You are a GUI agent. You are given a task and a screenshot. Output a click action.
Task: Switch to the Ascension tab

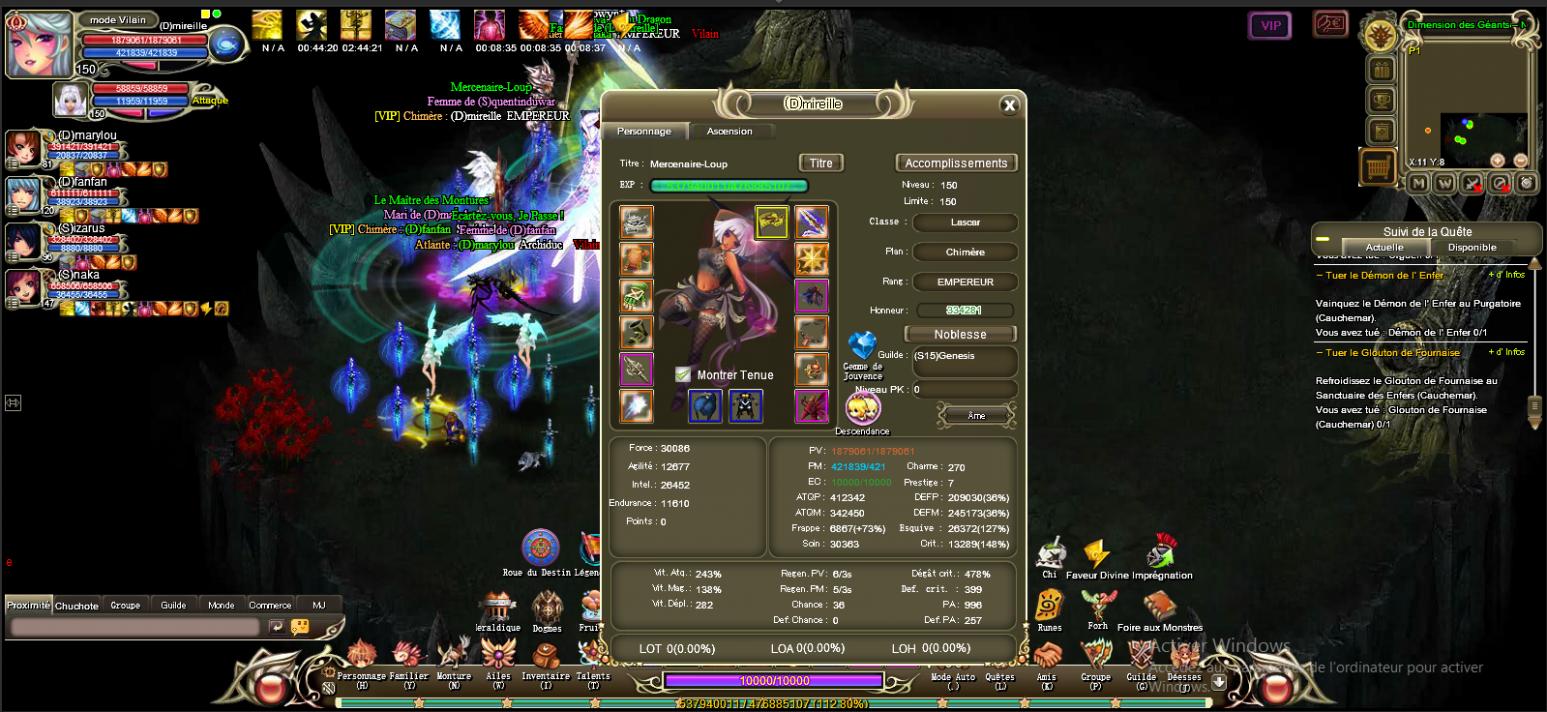point(729,131)
